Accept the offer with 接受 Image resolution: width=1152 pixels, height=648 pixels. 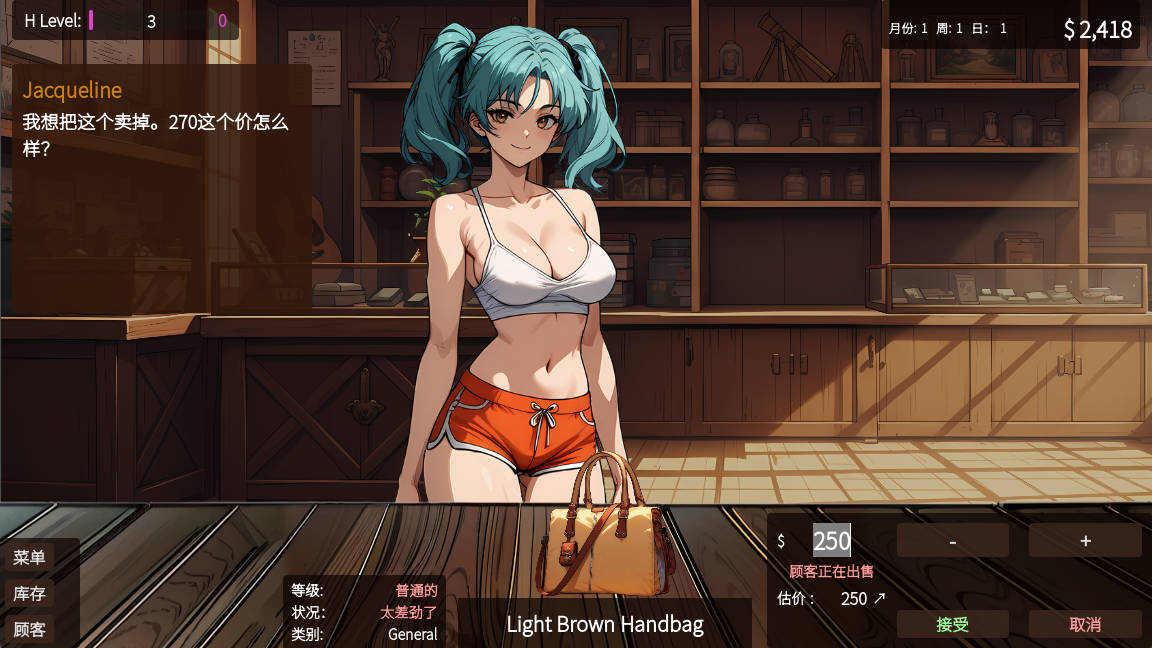pyautogui.click(x=952, y=624)
